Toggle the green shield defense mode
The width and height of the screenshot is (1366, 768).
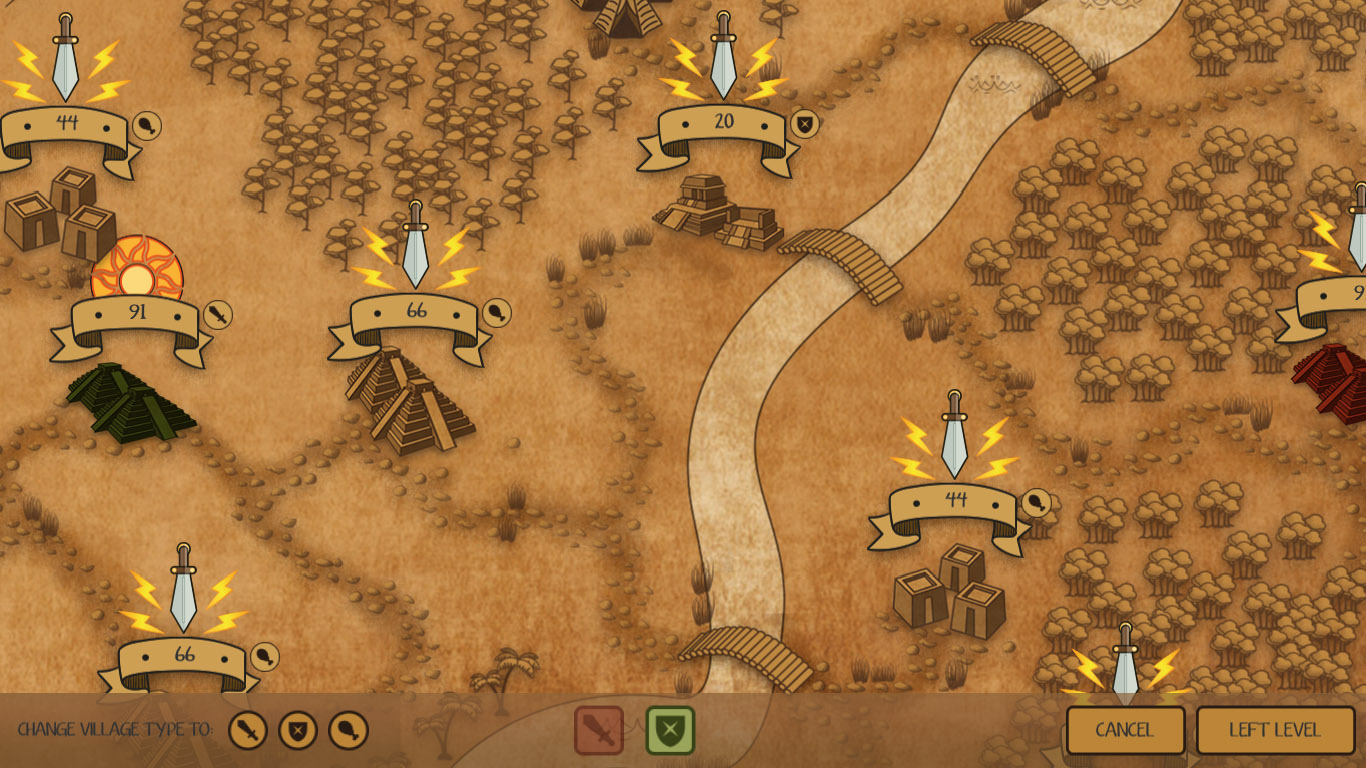point(671,731)
